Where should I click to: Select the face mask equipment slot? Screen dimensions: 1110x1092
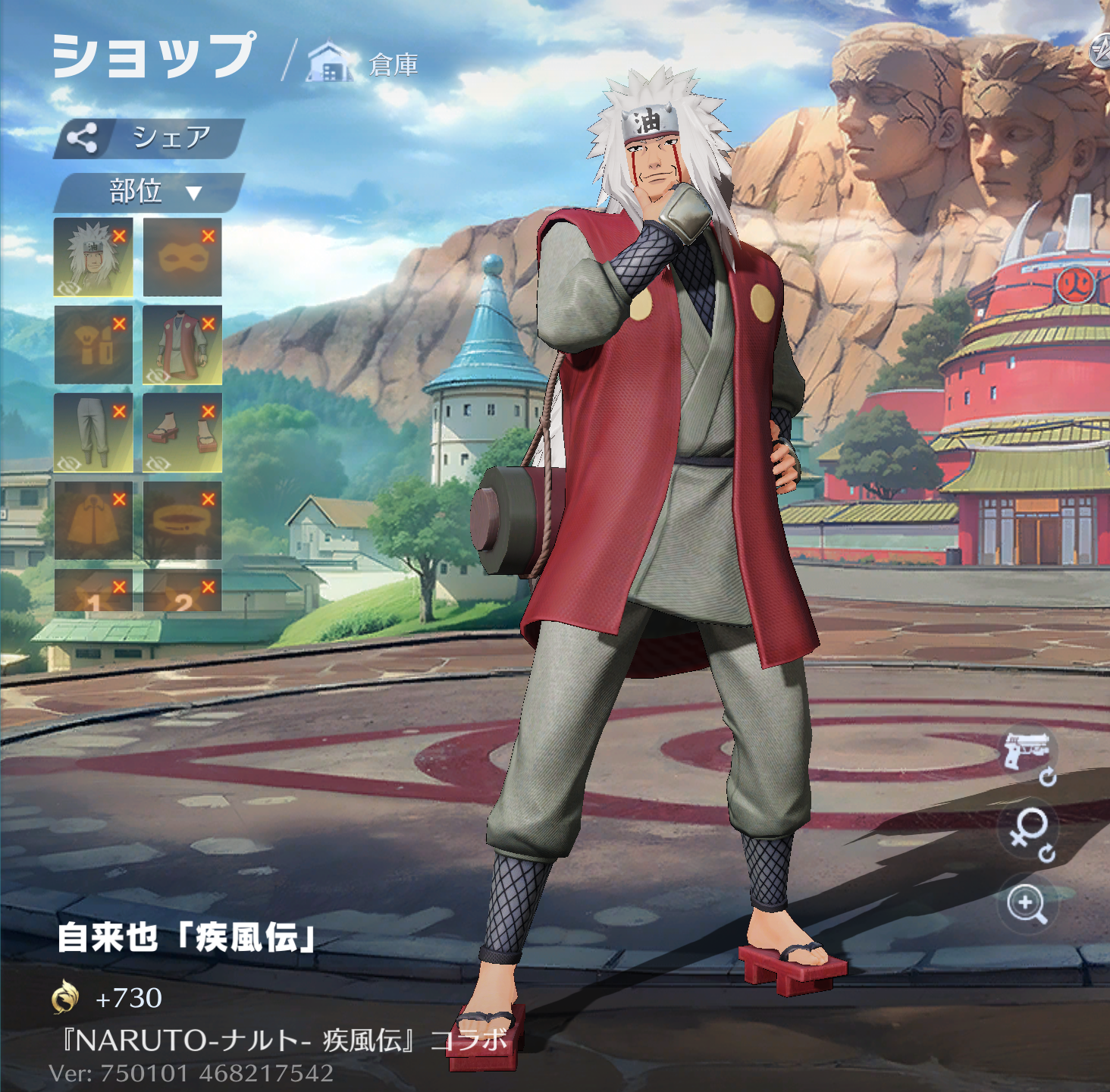tap(181, 257)
